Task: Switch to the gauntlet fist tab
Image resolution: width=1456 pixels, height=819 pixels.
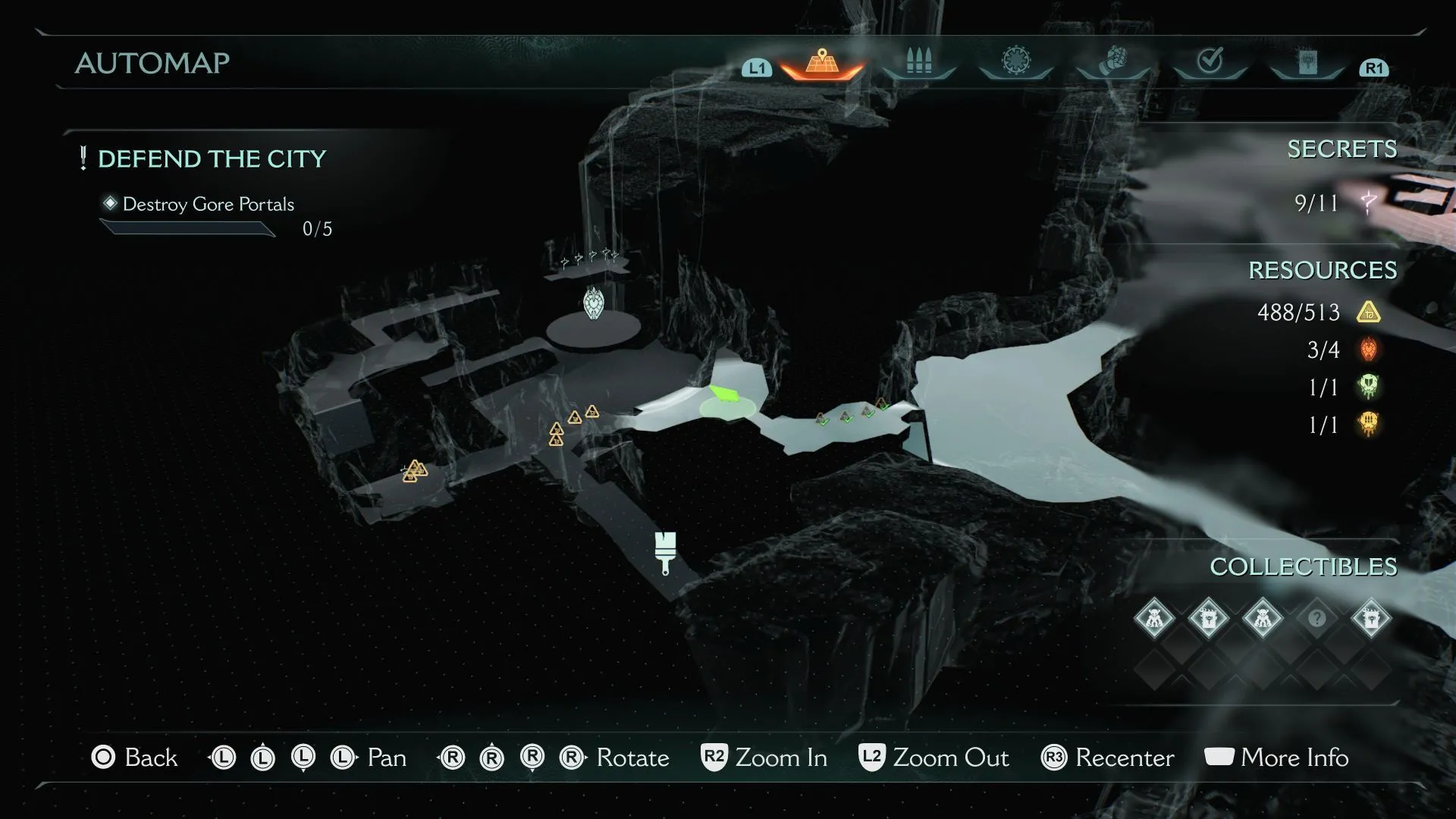Action: pos(1113,61)
